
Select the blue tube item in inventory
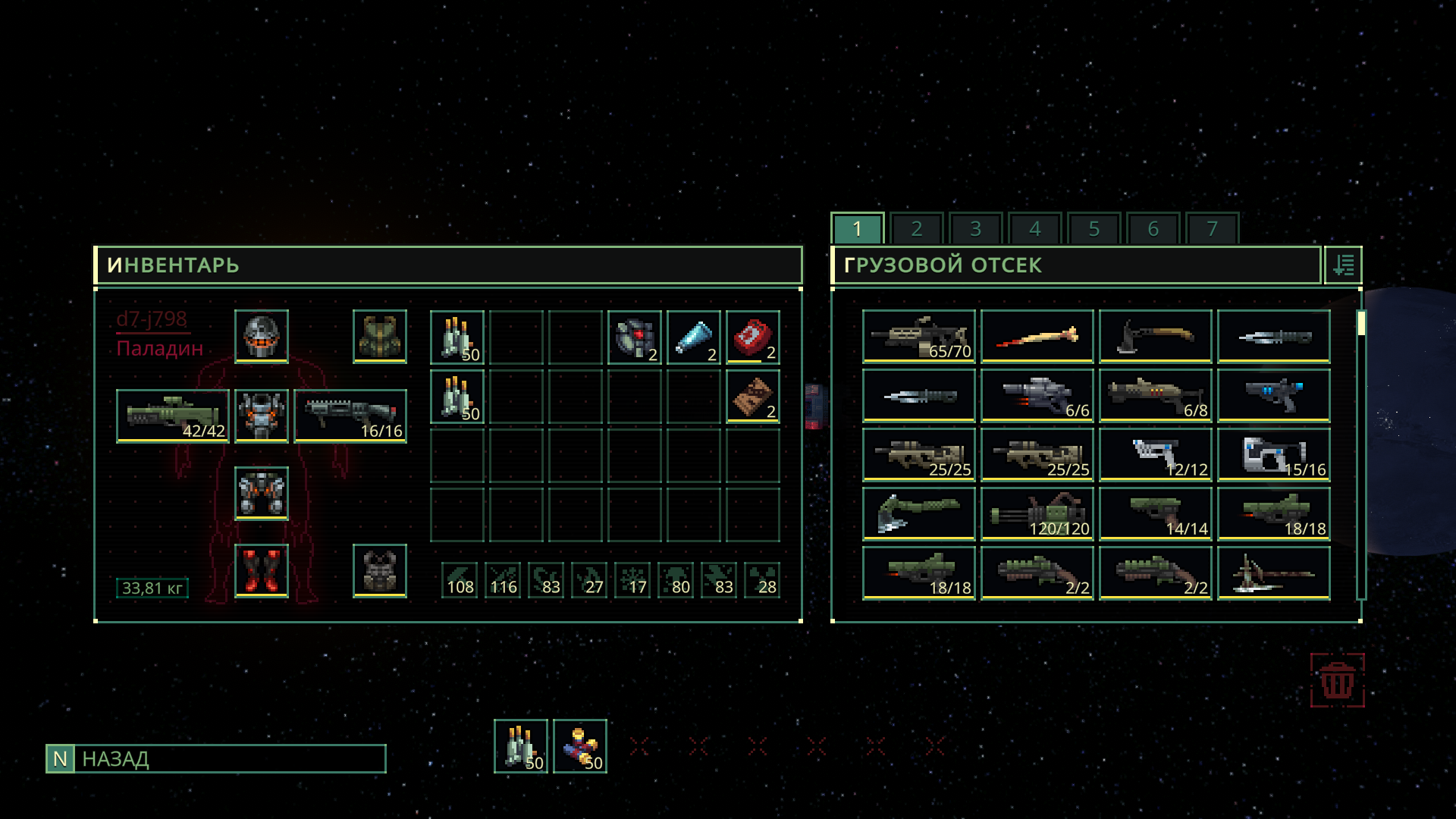693,337
